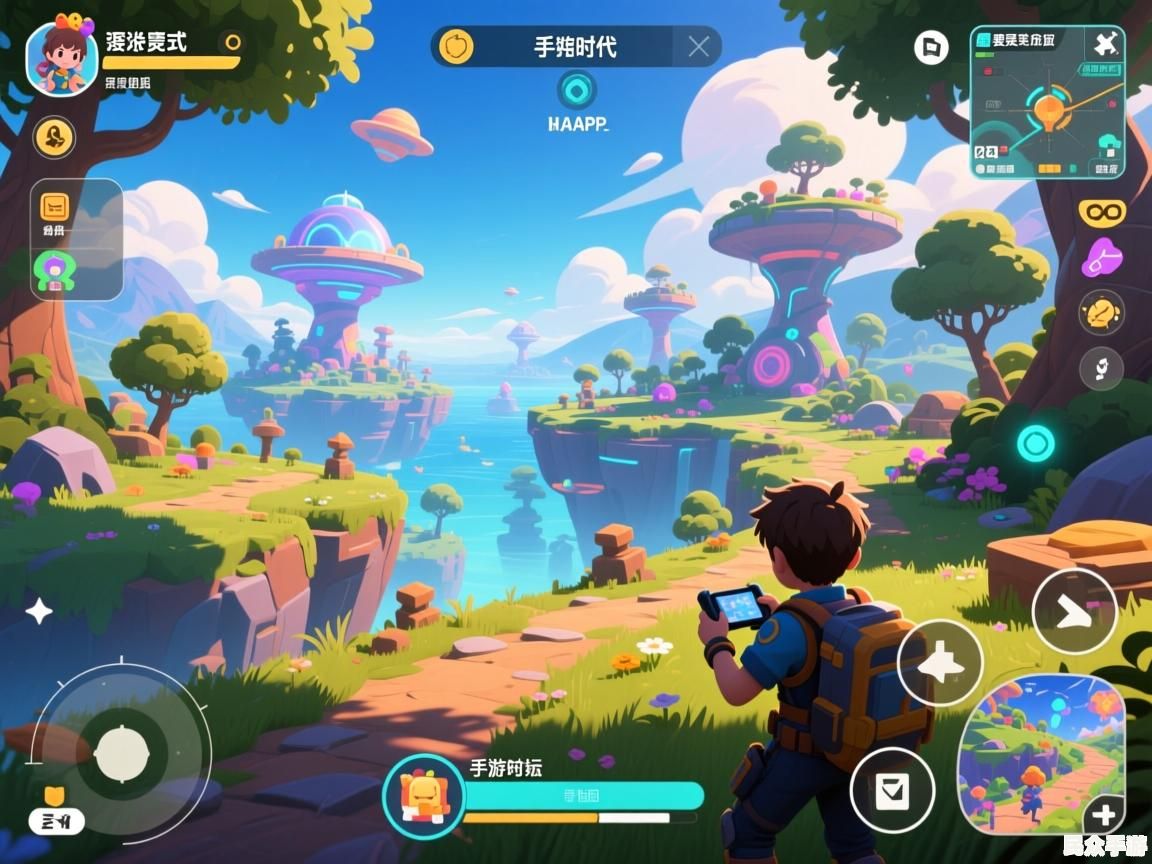Toggle the yellow infinity icon
The width and height of the screenshot is (1152, 864).
(1102, 212)
